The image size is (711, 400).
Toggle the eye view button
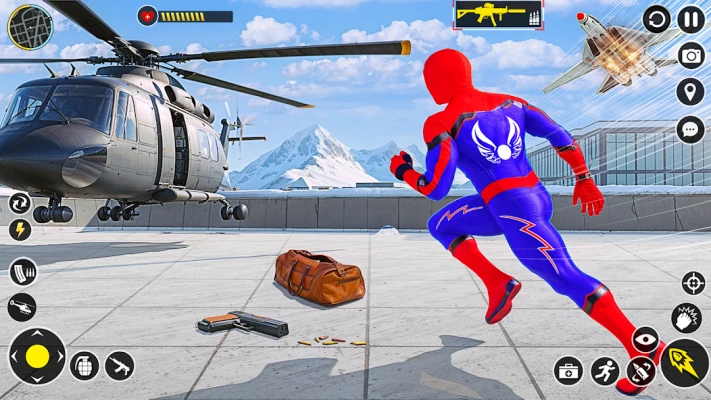645,340
